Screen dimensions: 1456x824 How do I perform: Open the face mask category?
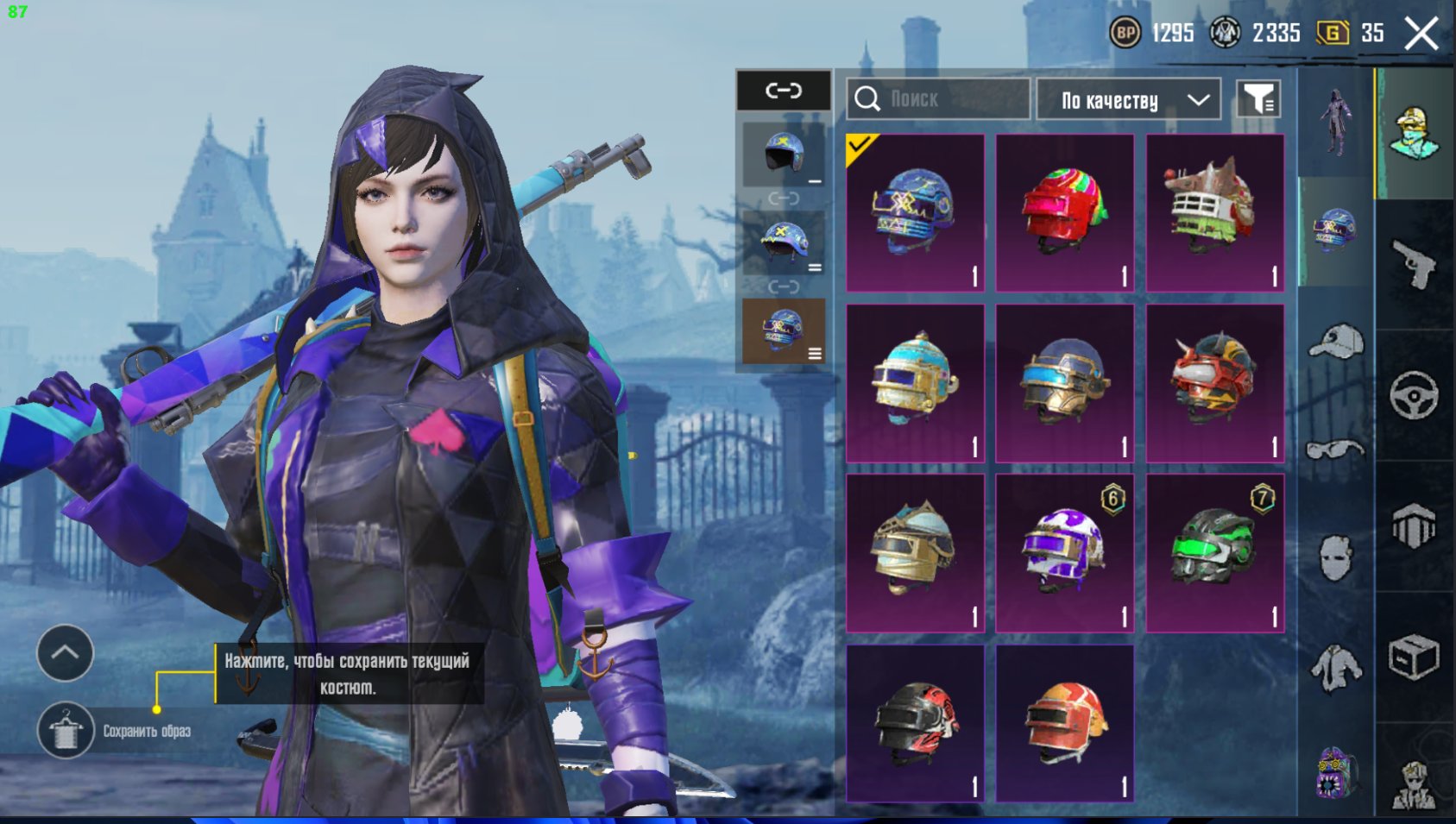pyautogui.click(x=1335, y=557)
